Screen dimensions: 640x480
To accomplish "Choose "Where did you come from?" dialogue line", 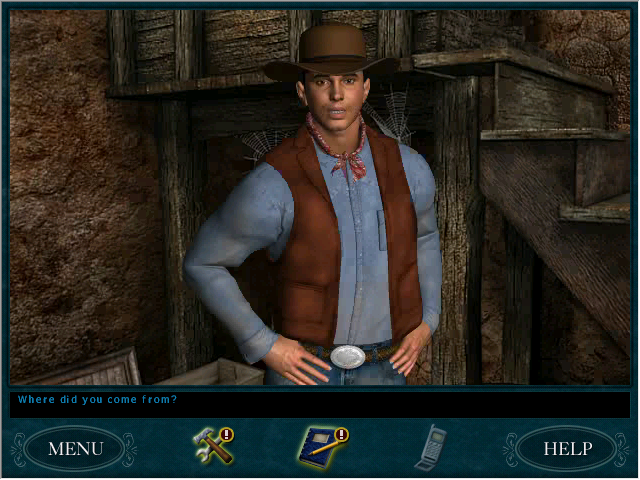I will pyautogui.click(x=97, y=400).
